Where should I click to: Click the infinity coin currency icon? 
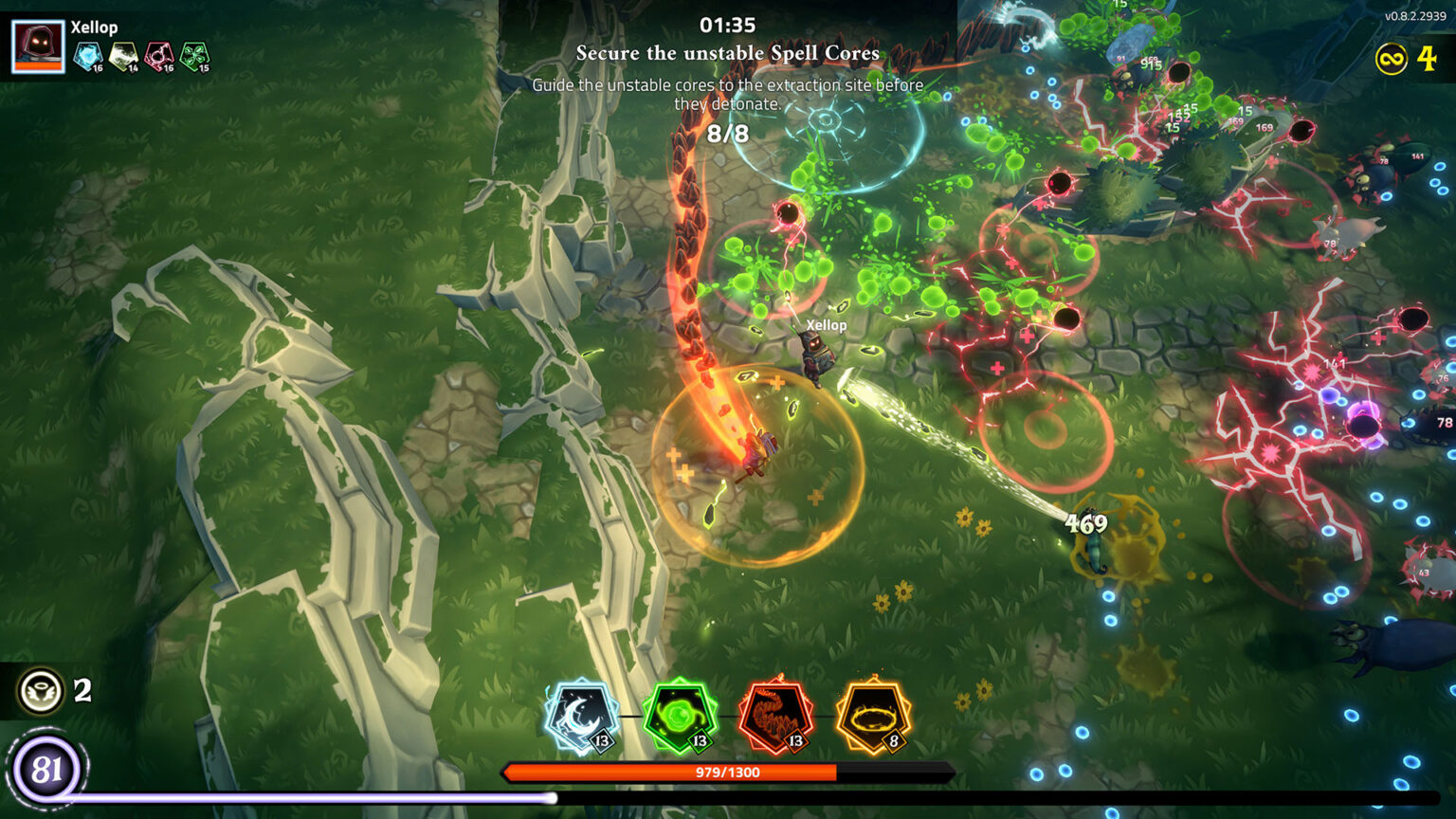tap(1390, 61)
